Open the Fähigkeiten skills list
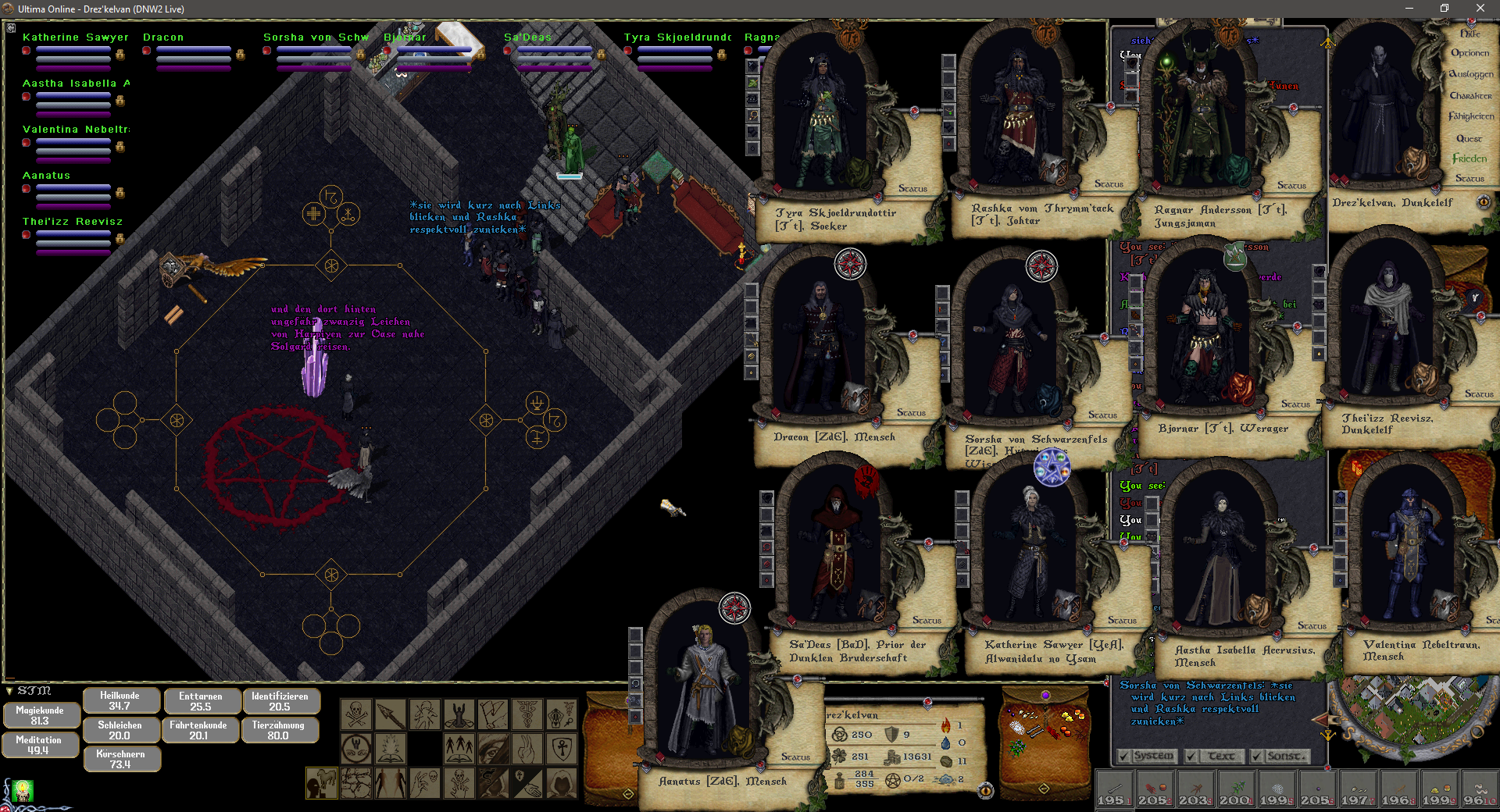 point(1470,116)
